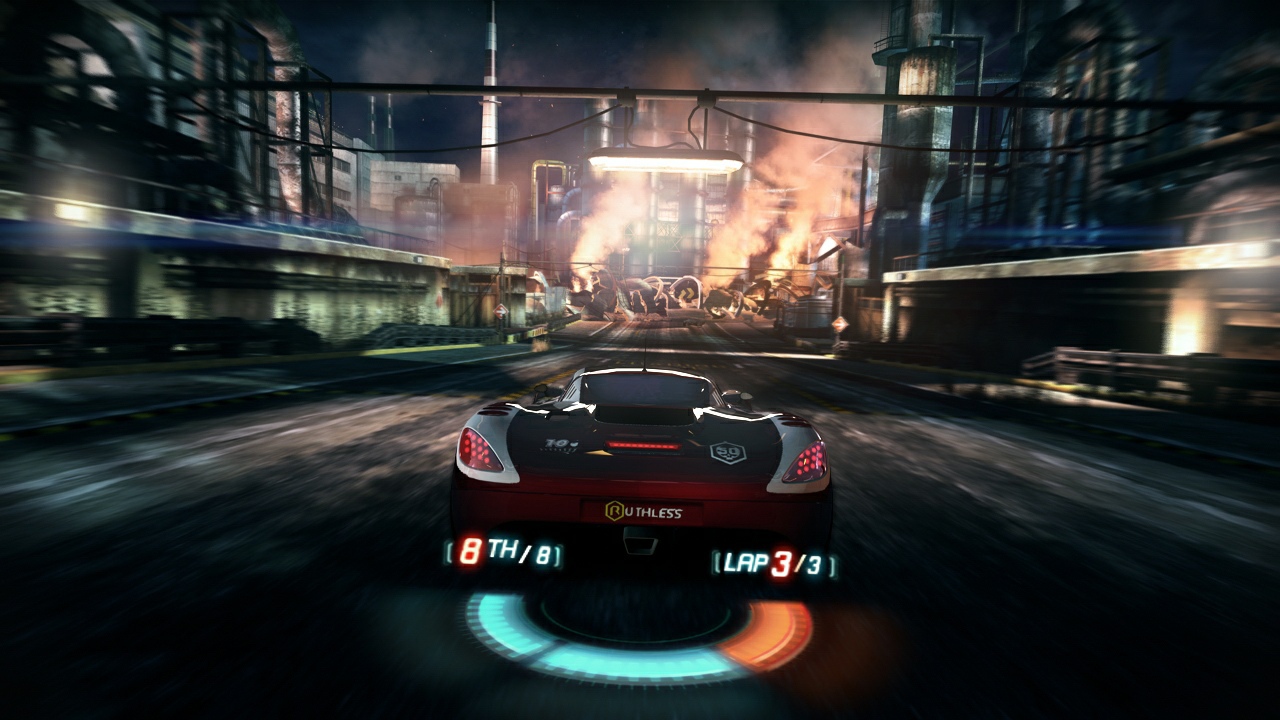Open the rear hood air intake vent

tap(644, 413)
